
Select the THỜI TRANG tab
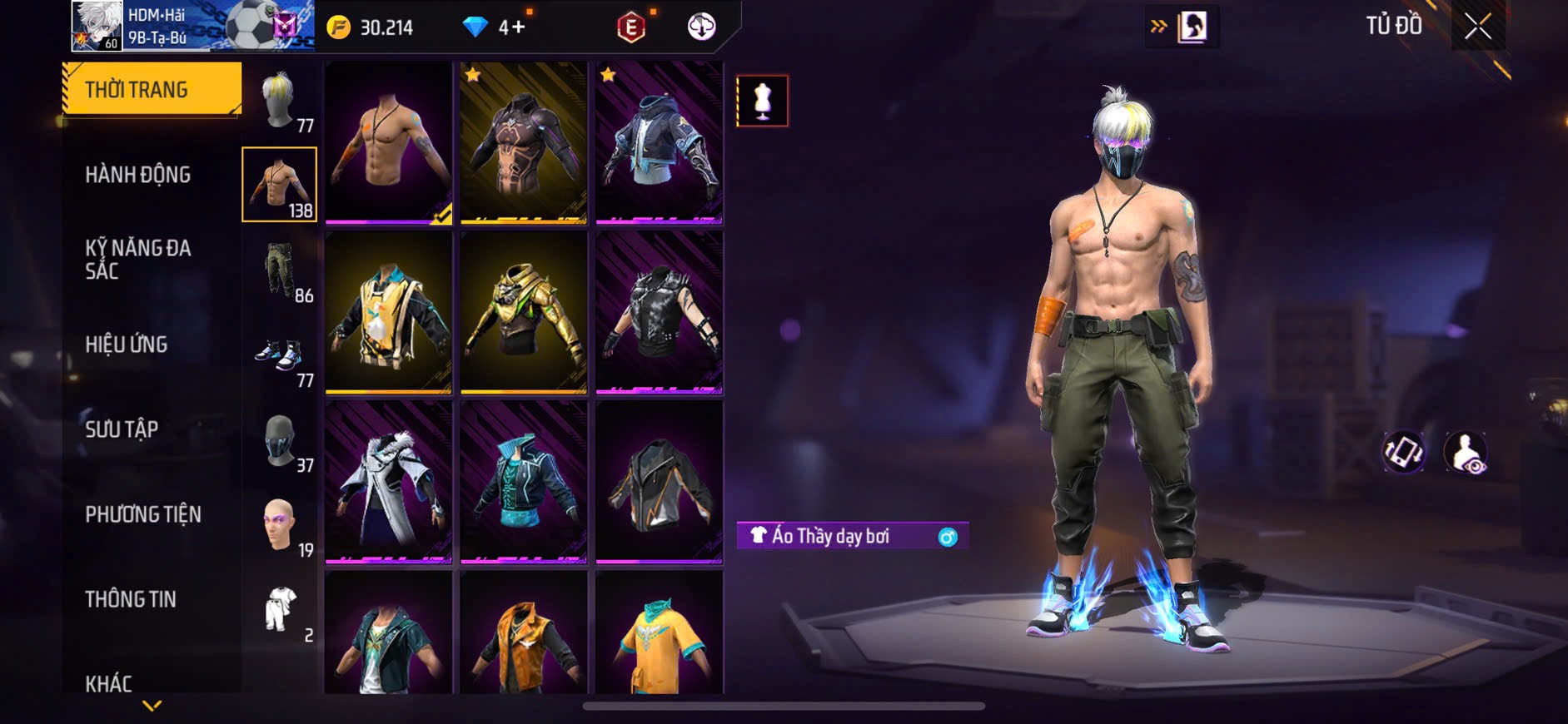tap(152, 89)
